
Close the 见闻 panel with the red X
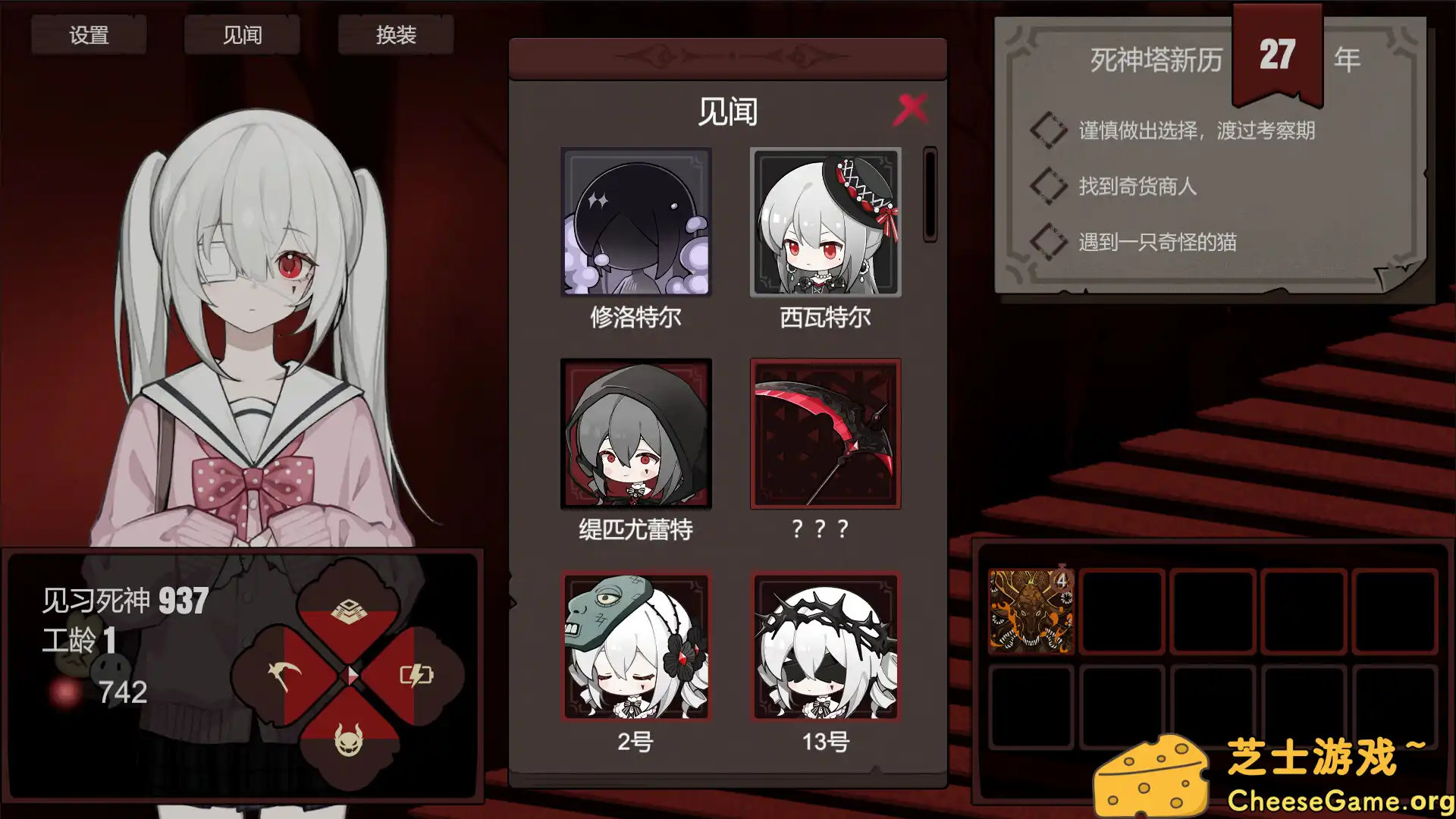tap(912, 108)
